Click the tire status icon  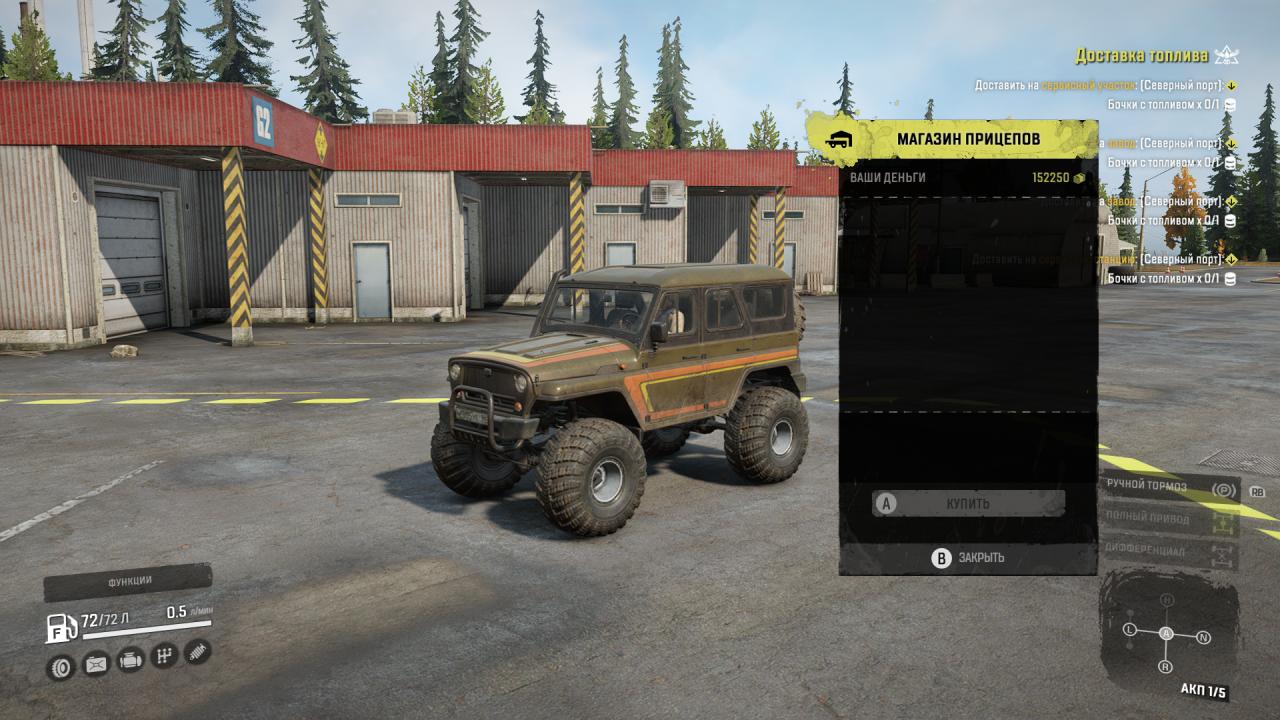point(61,667)
